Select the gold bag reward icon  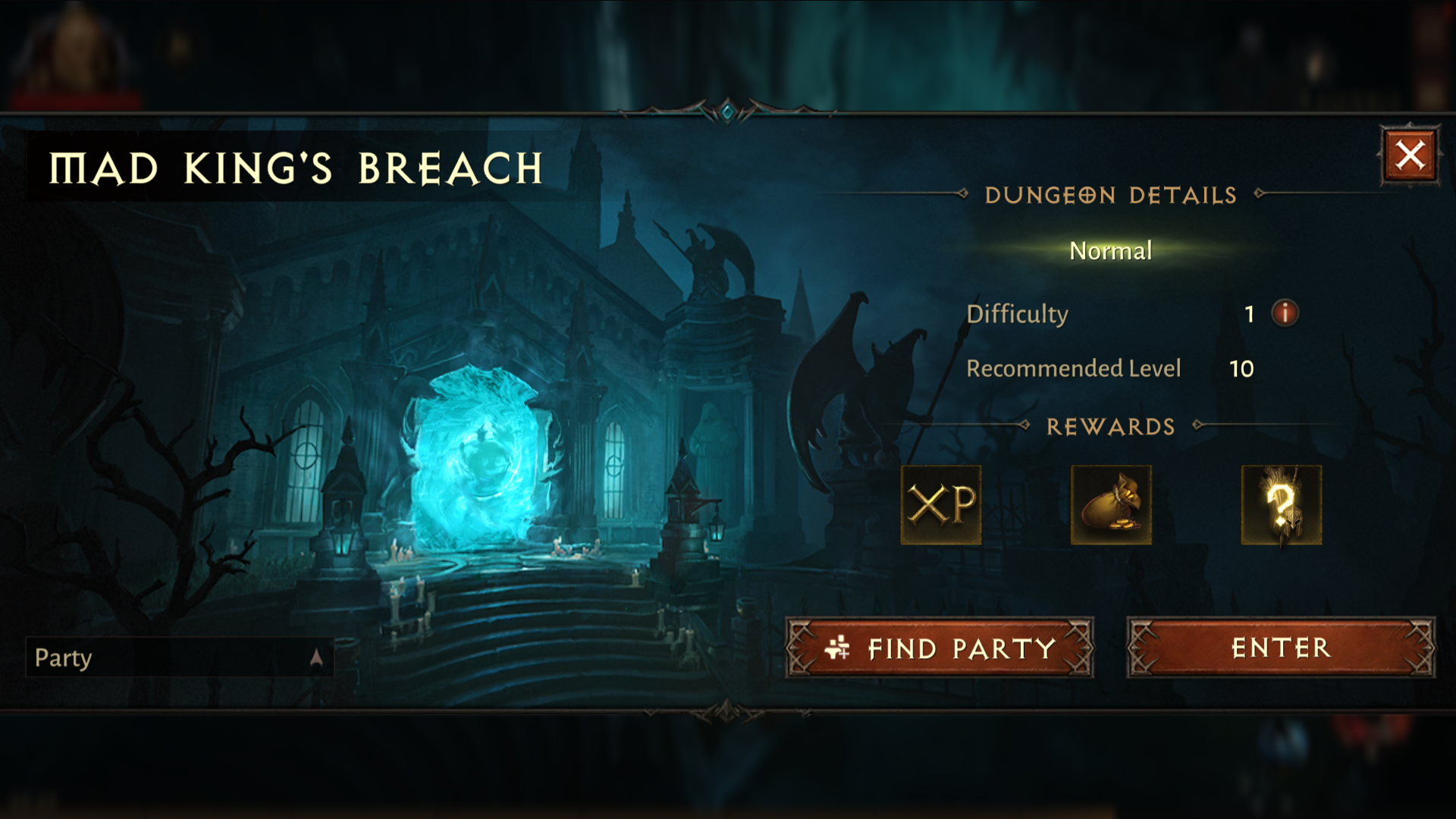coord(1111,505)
